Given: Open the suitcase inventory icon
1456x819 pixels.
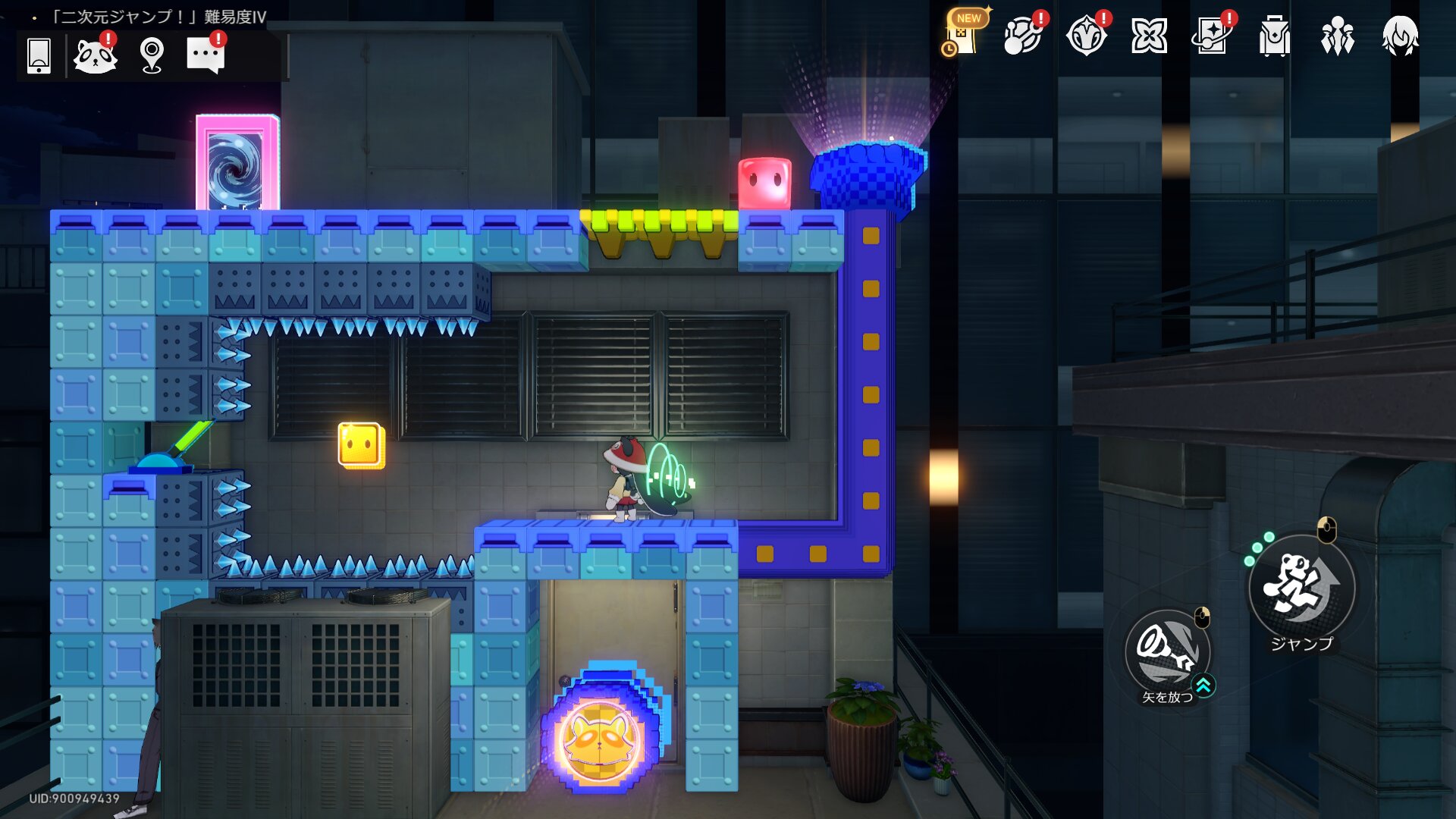Looking at the screenshot, I should (1274, 36).
